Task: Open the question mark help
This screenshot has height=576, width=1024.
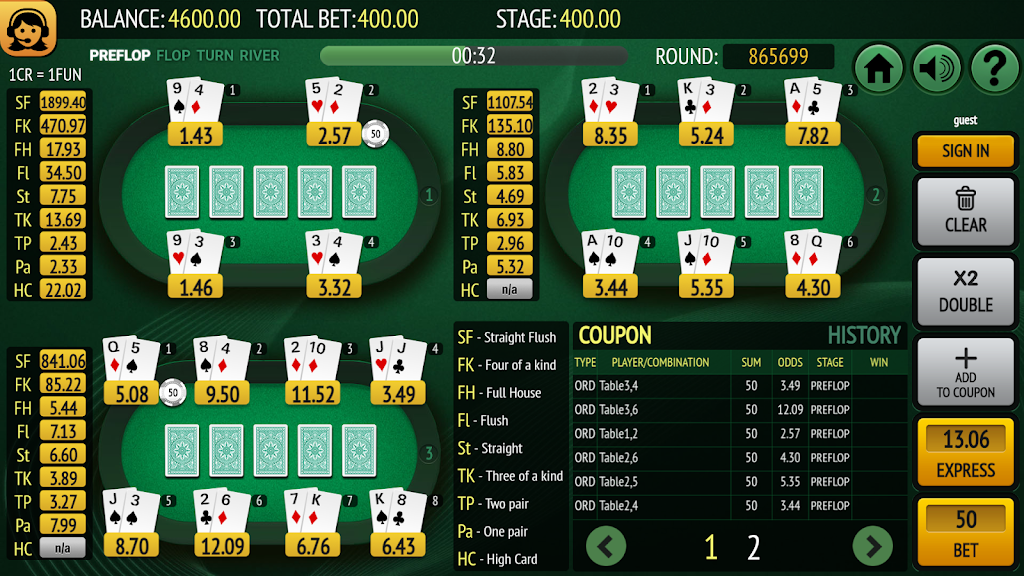Action: [x=993, y=69]
